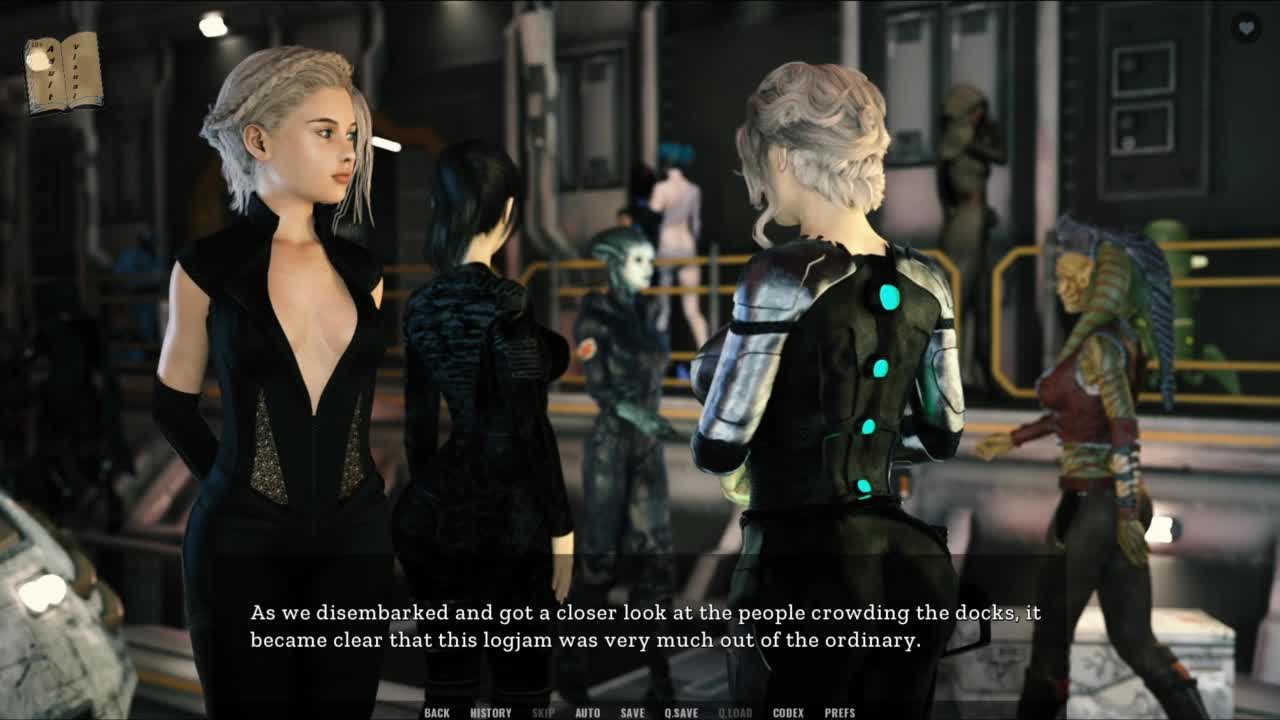Go back using the BACK button

tap(437, 713)
